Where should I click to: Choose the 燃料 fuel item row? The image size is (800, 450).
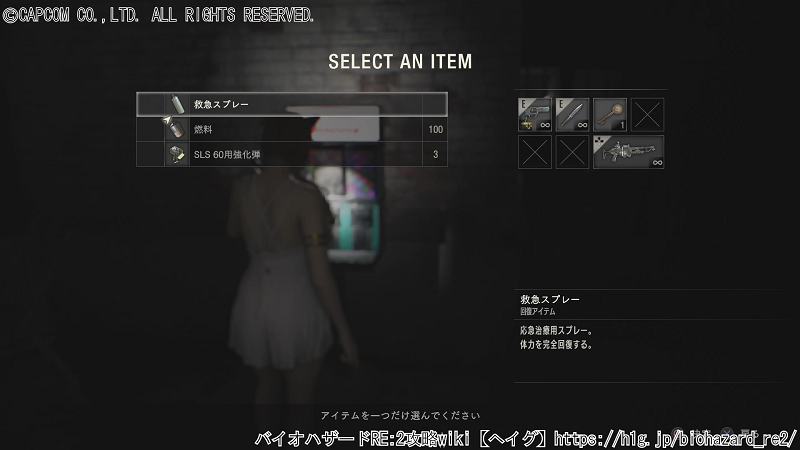tap(291, 129)
